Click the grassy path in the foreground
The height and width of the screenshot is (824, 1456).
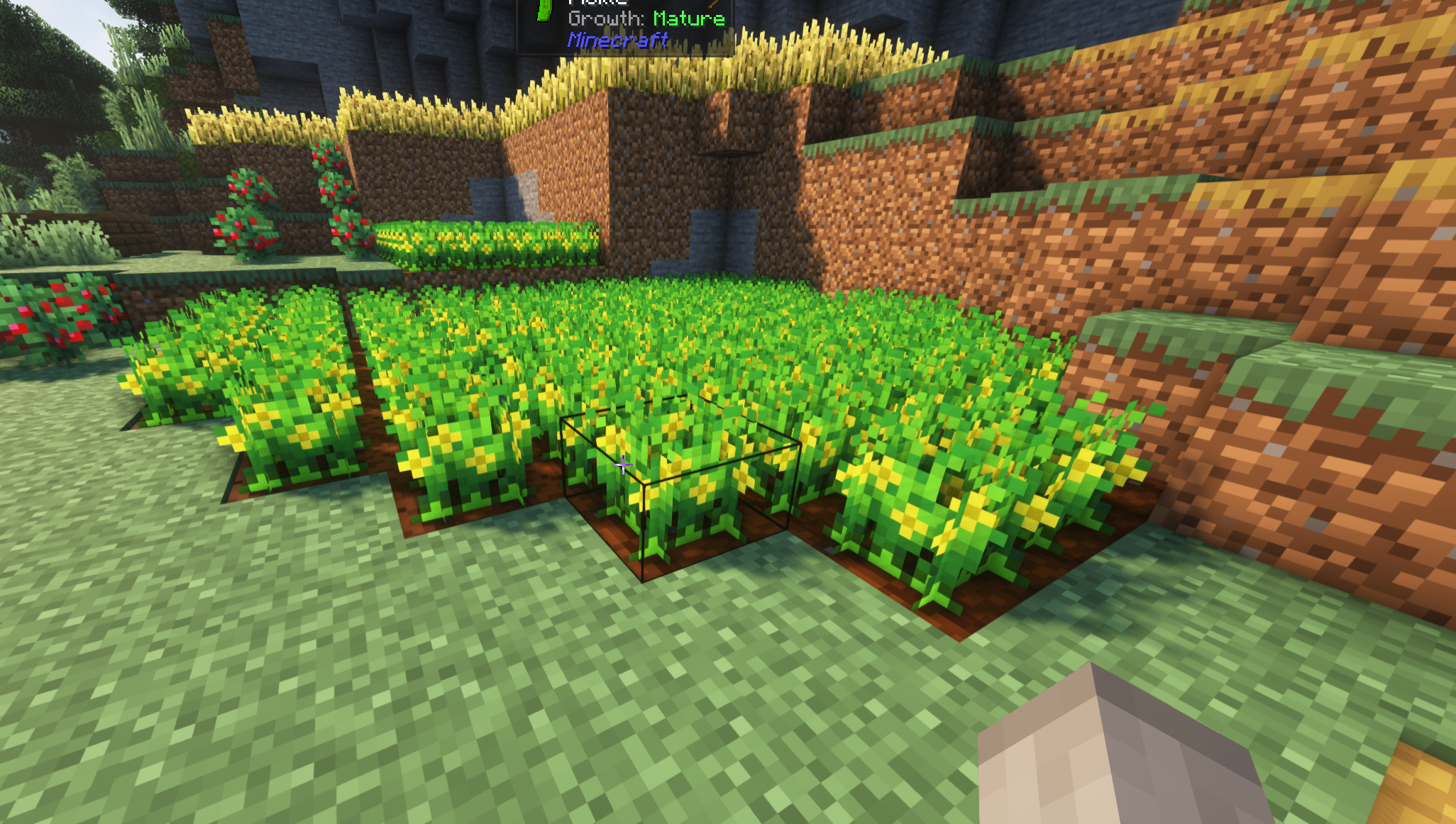(x=497, y=709)
